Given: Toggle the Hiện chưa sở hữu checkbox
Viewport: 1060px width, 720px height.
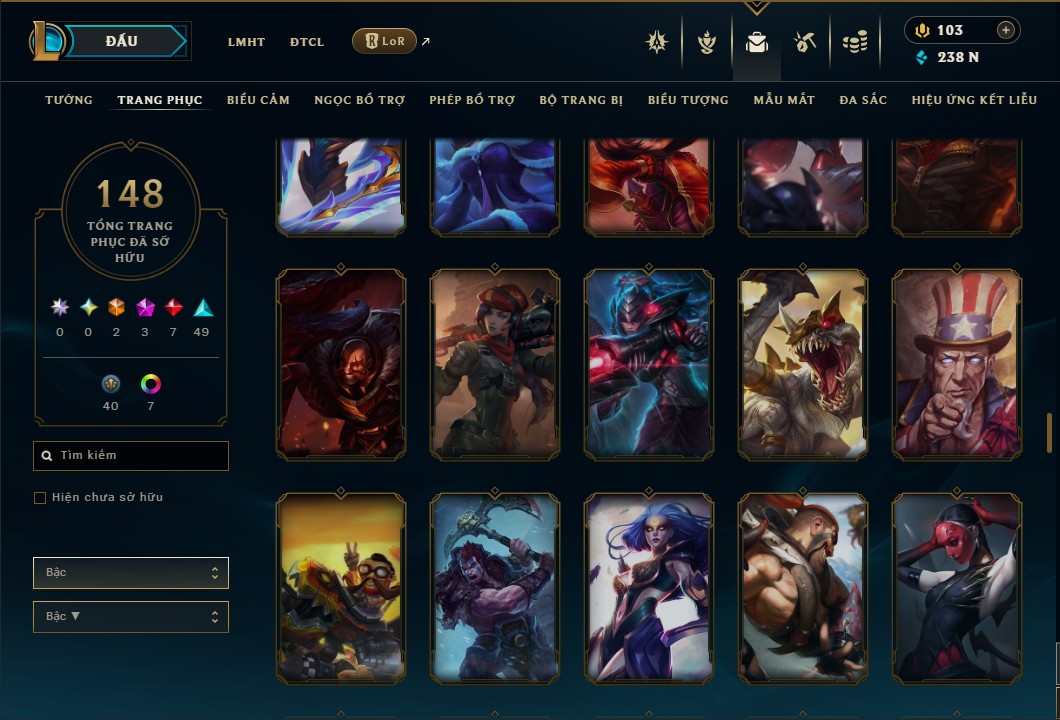Looking at the screenshot, I should tap(40, 498).
